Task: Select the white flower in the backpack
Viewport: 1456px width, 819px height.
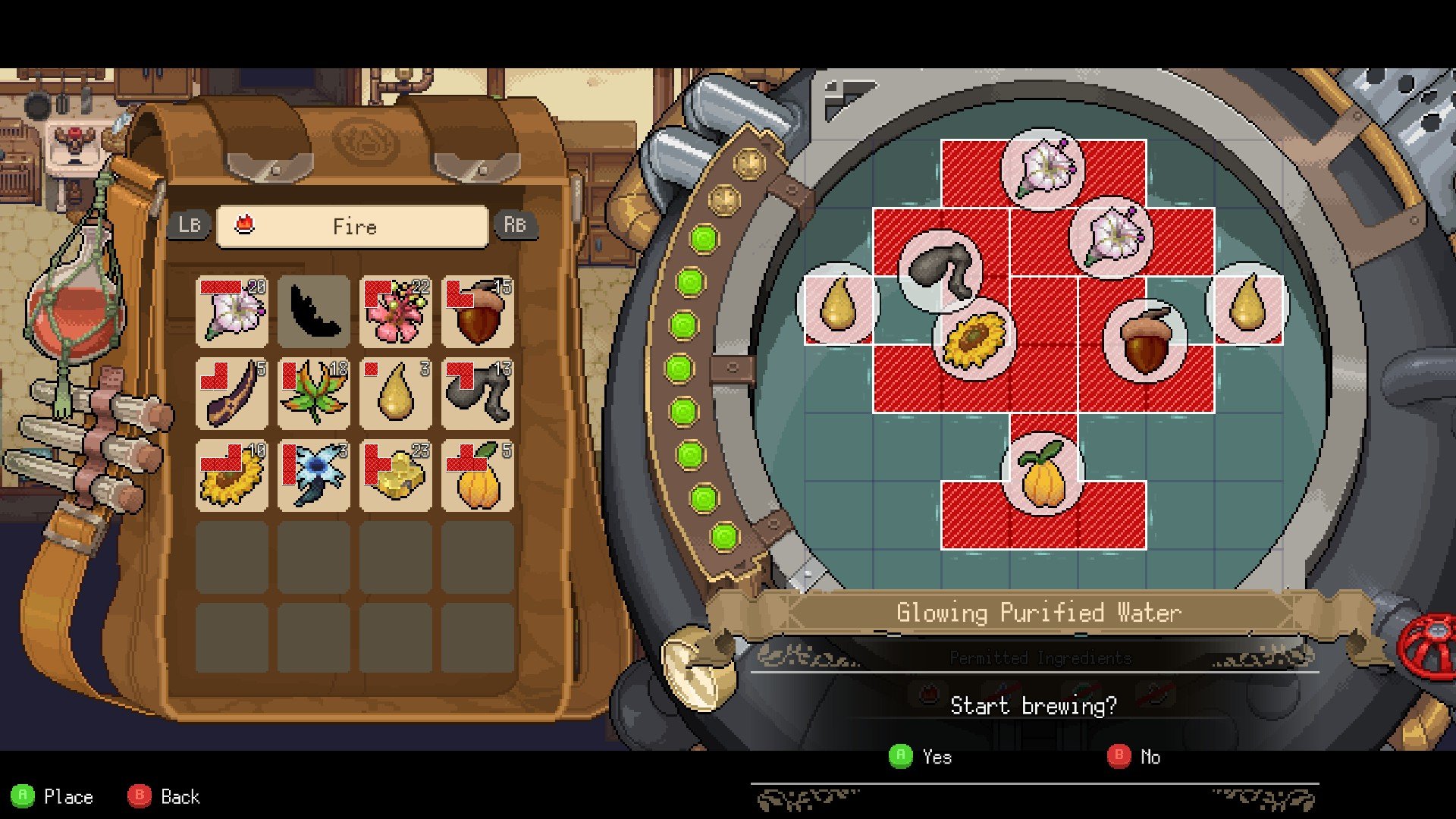Action: [232, 311]
